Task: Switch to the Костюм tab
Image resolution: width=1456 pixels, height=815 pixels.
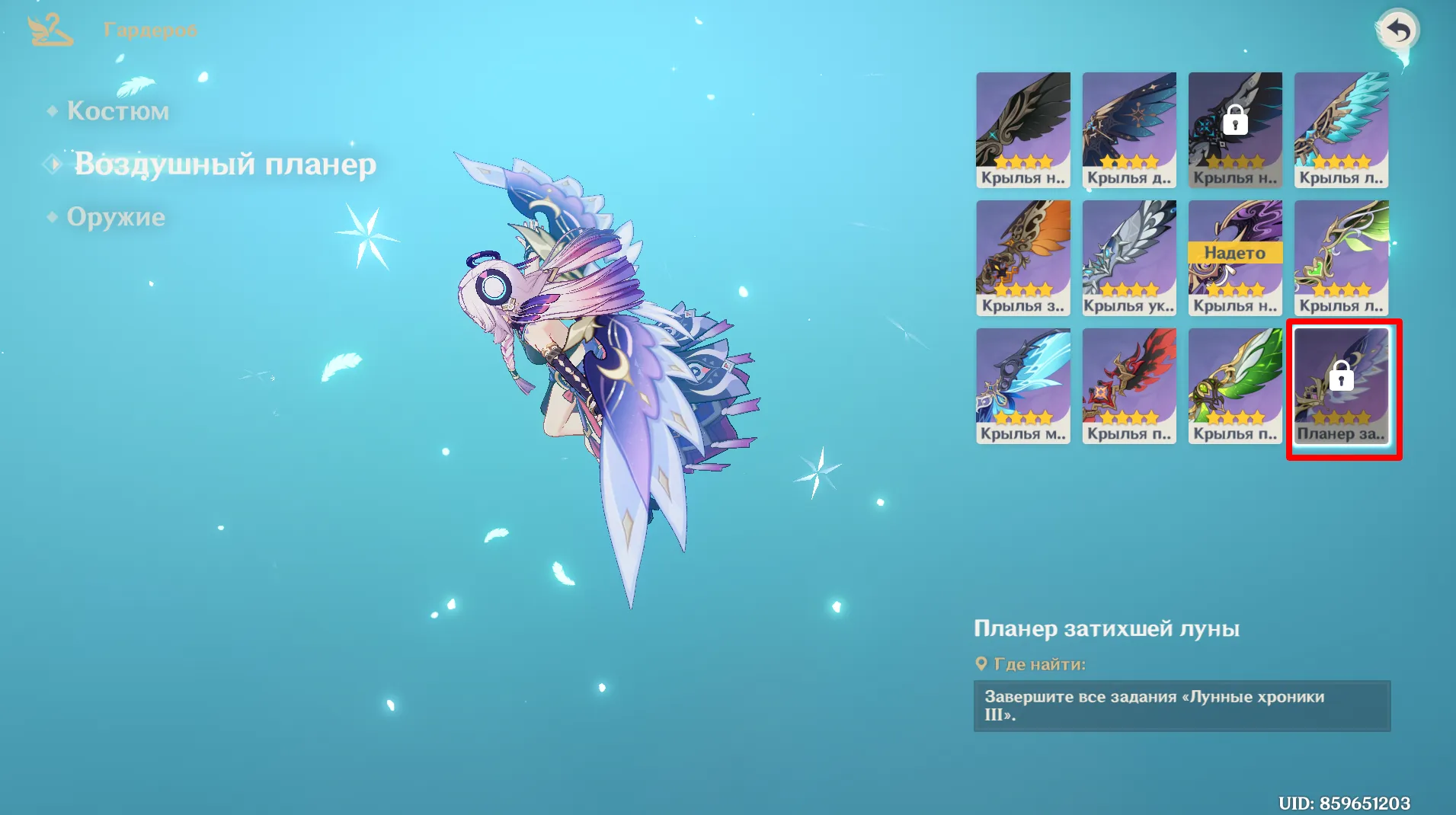Action: click(x=117, y=111)
